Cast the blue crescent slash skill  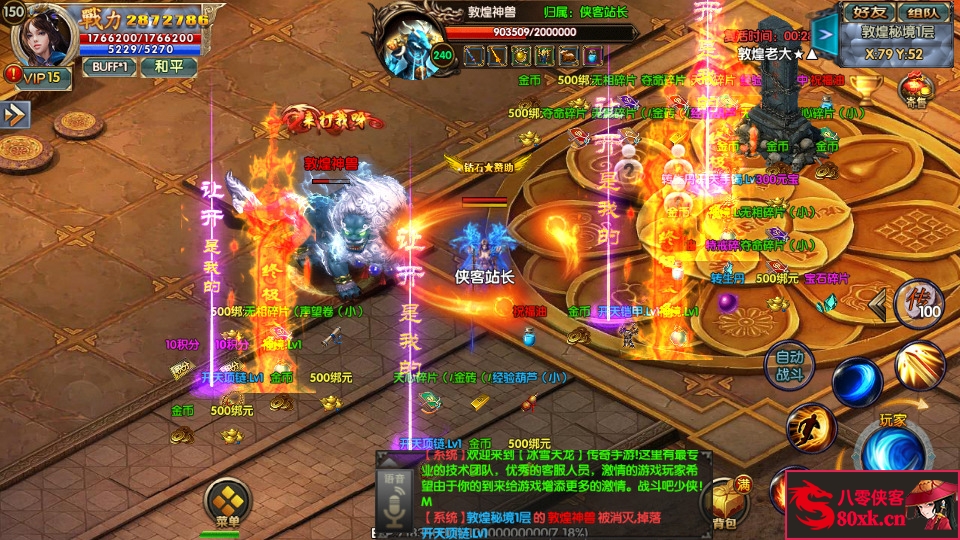857,382
